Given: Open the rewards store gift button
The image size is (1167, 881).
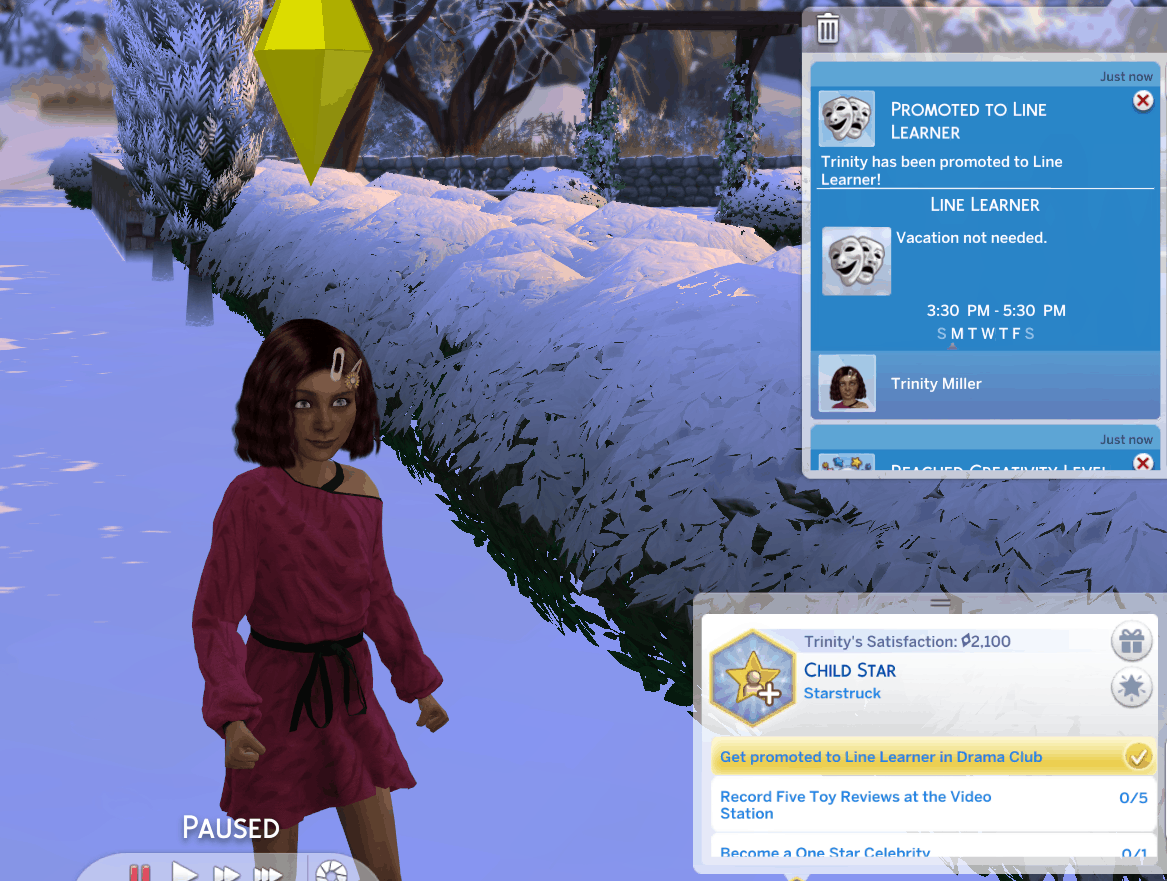Looking at the screenshot, I should (1131, 642).
